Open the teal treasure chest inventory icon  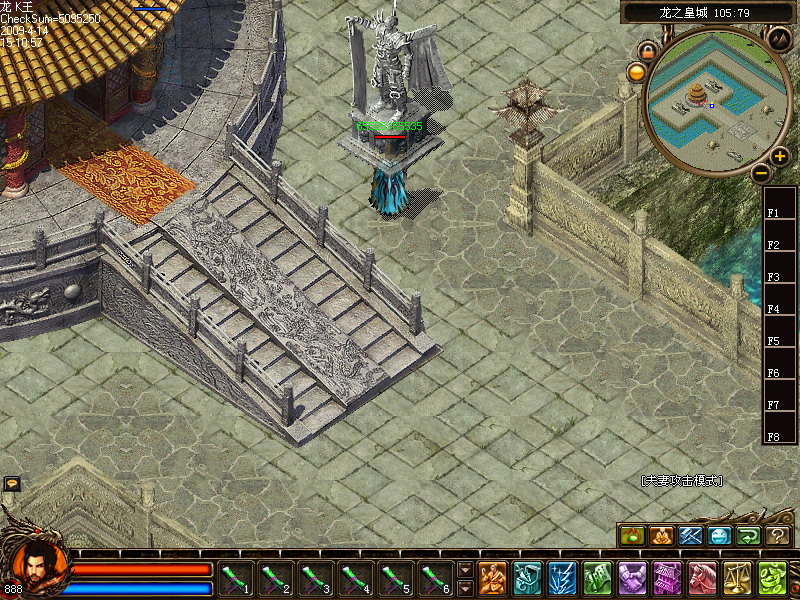click(x=527, y=578)
